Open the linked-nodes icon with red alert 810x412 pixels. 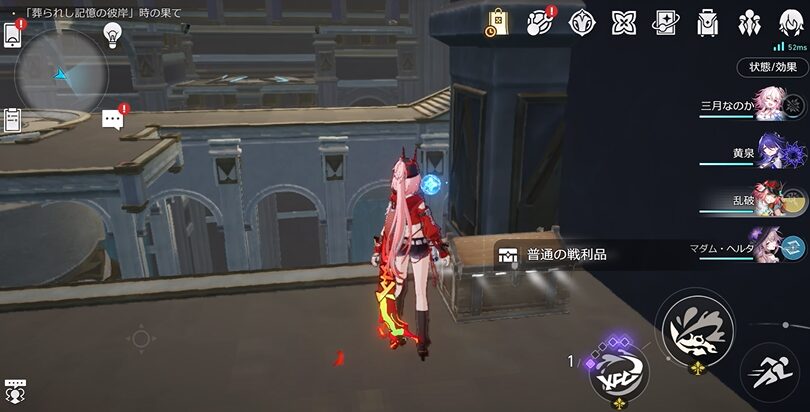540,21
